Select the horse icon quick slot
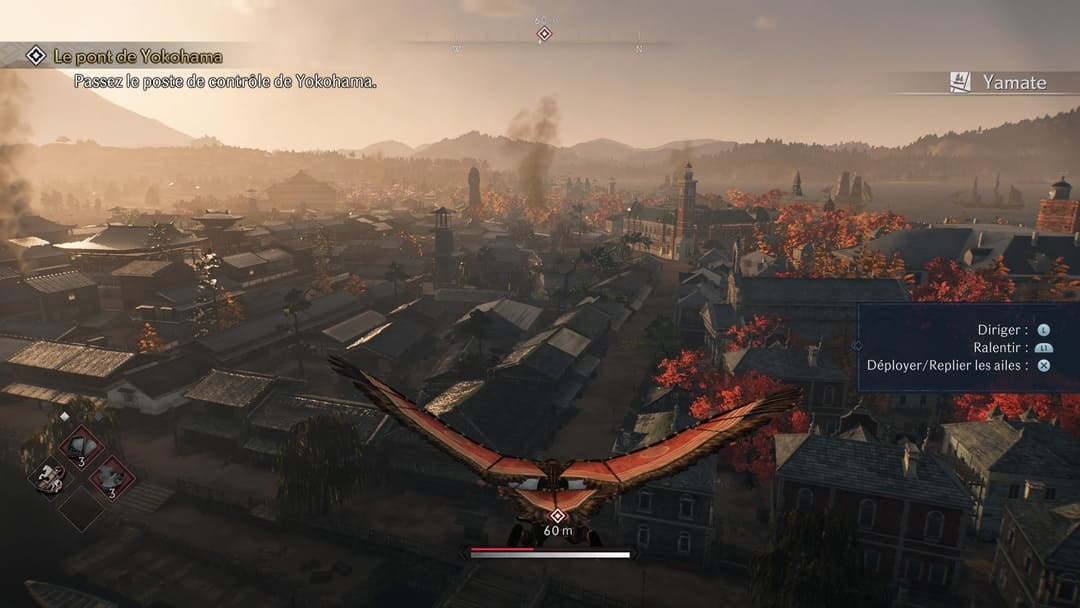Image resolution: width=1080 pixels, height=608 pixels. pos(48,478)
